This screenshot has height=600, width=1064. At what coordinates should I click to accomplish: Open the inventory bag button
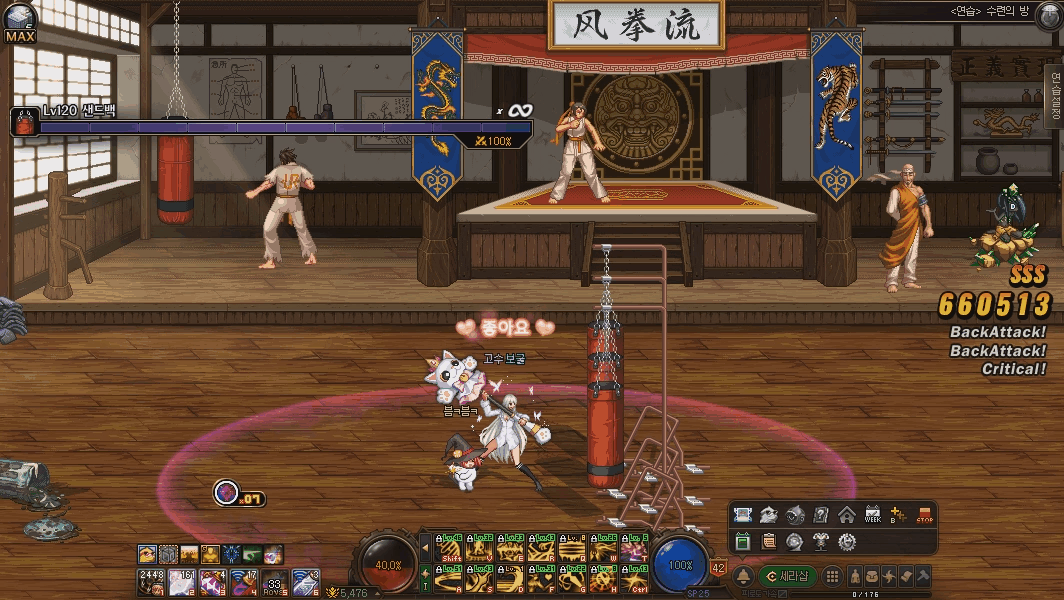[872, 576]
